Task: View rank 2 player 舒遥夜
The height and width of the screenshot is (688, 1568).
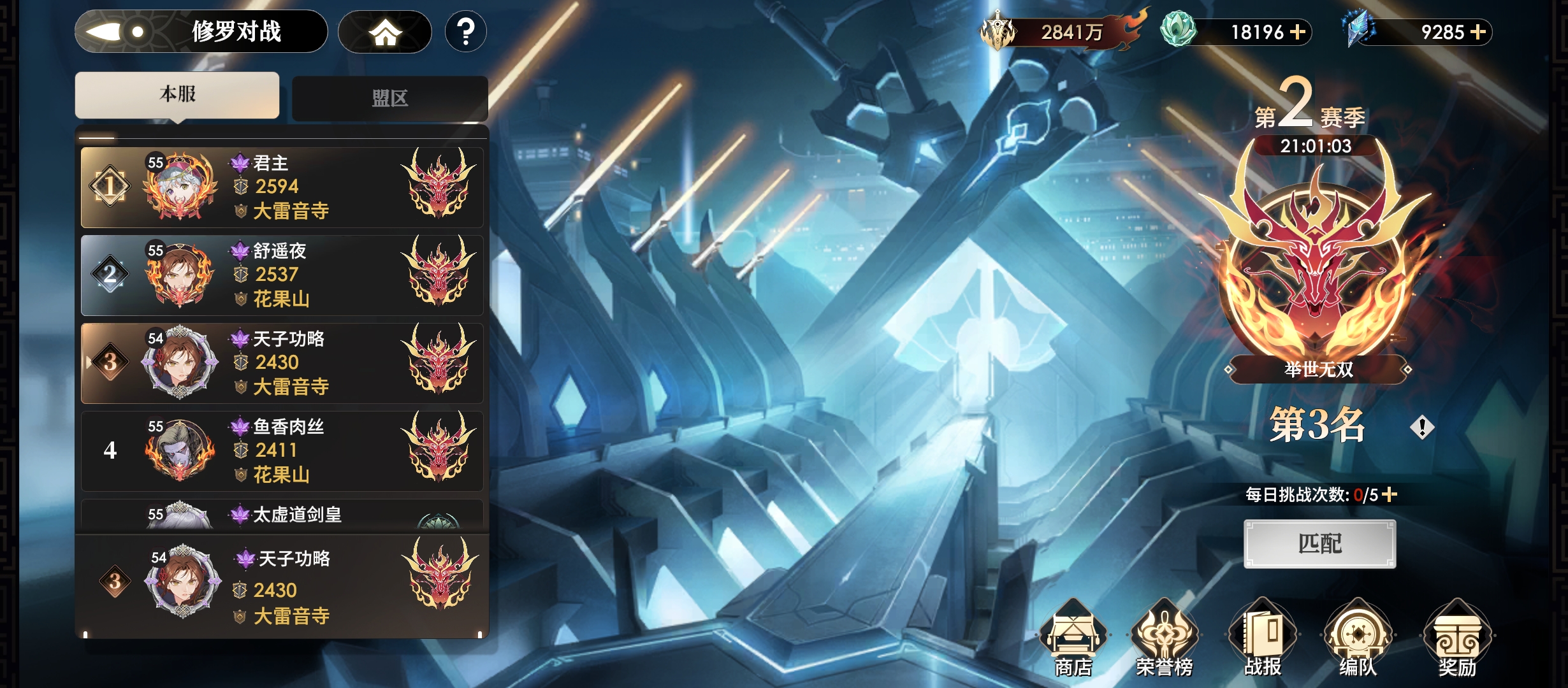Action: pyautogui.click(x=282, y=275)
